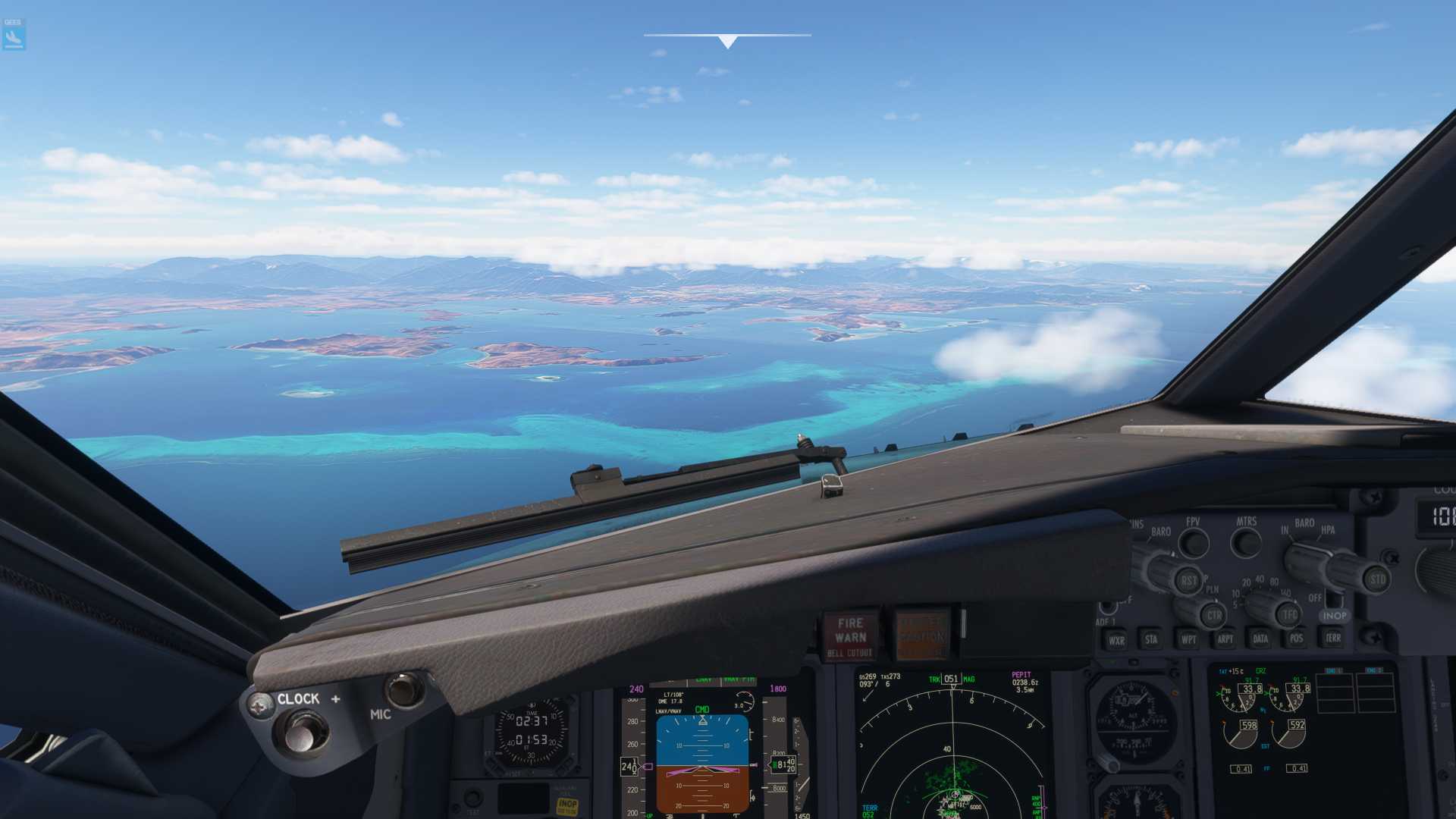Toggle the WXR weather radar button

click(1116, 640)
